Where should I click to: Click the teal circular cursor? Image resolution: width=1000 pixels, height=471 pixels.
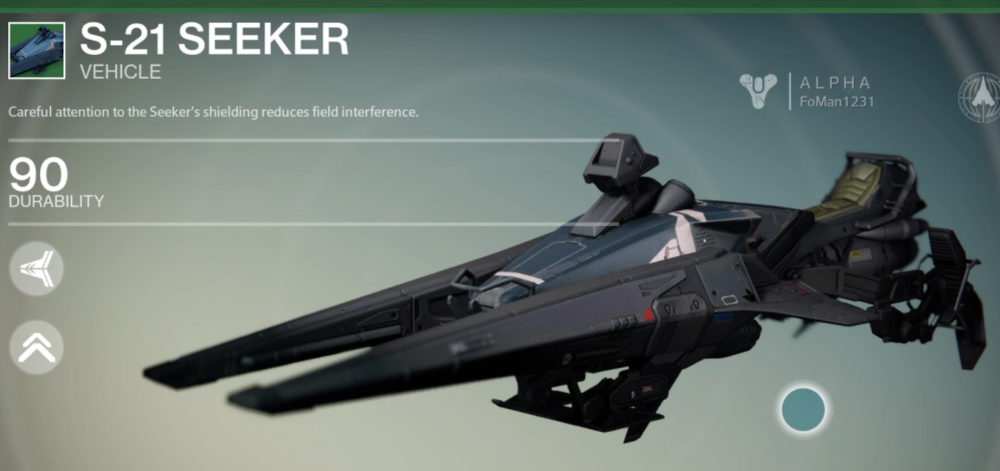803,410
